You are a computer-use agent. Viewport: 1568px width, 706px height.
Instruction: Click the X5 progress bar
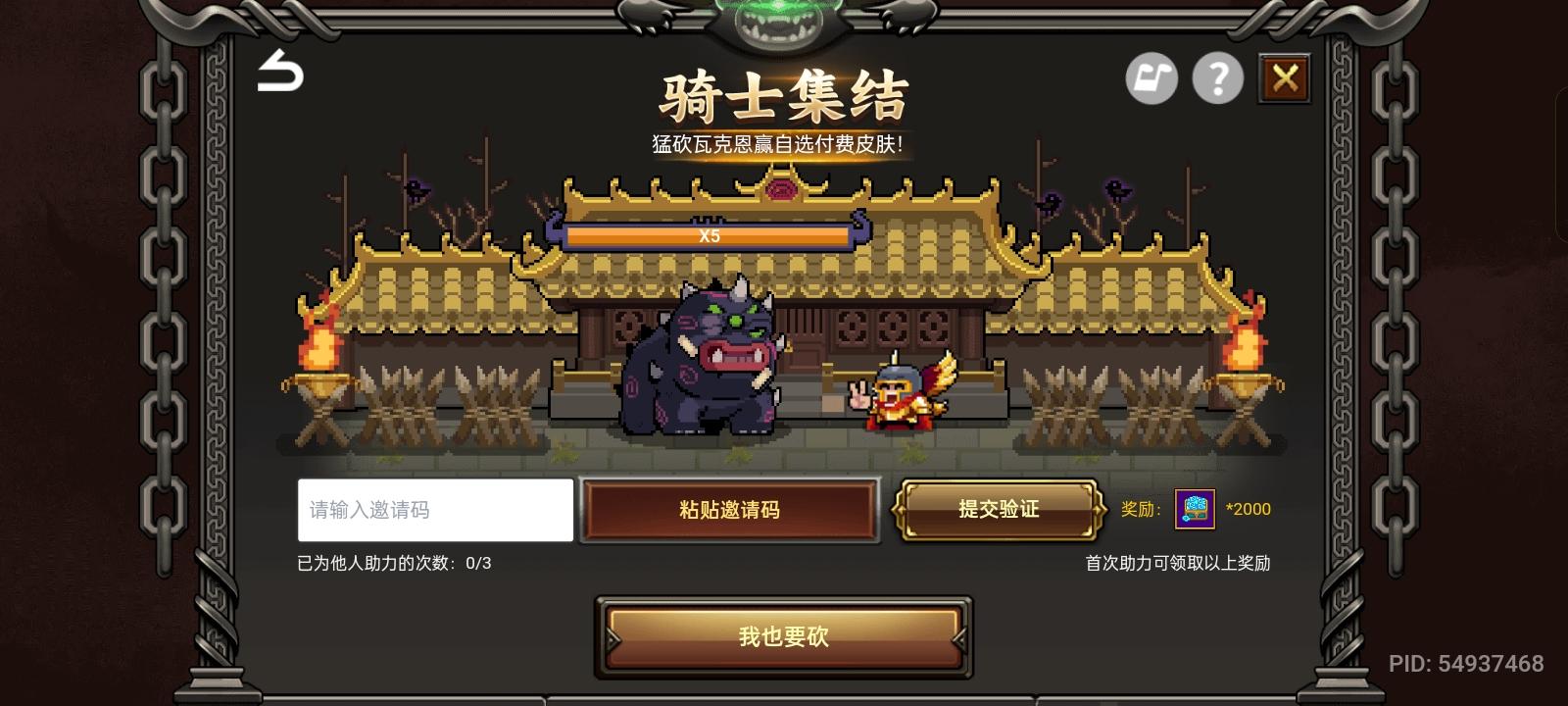(x=710, y=235)
